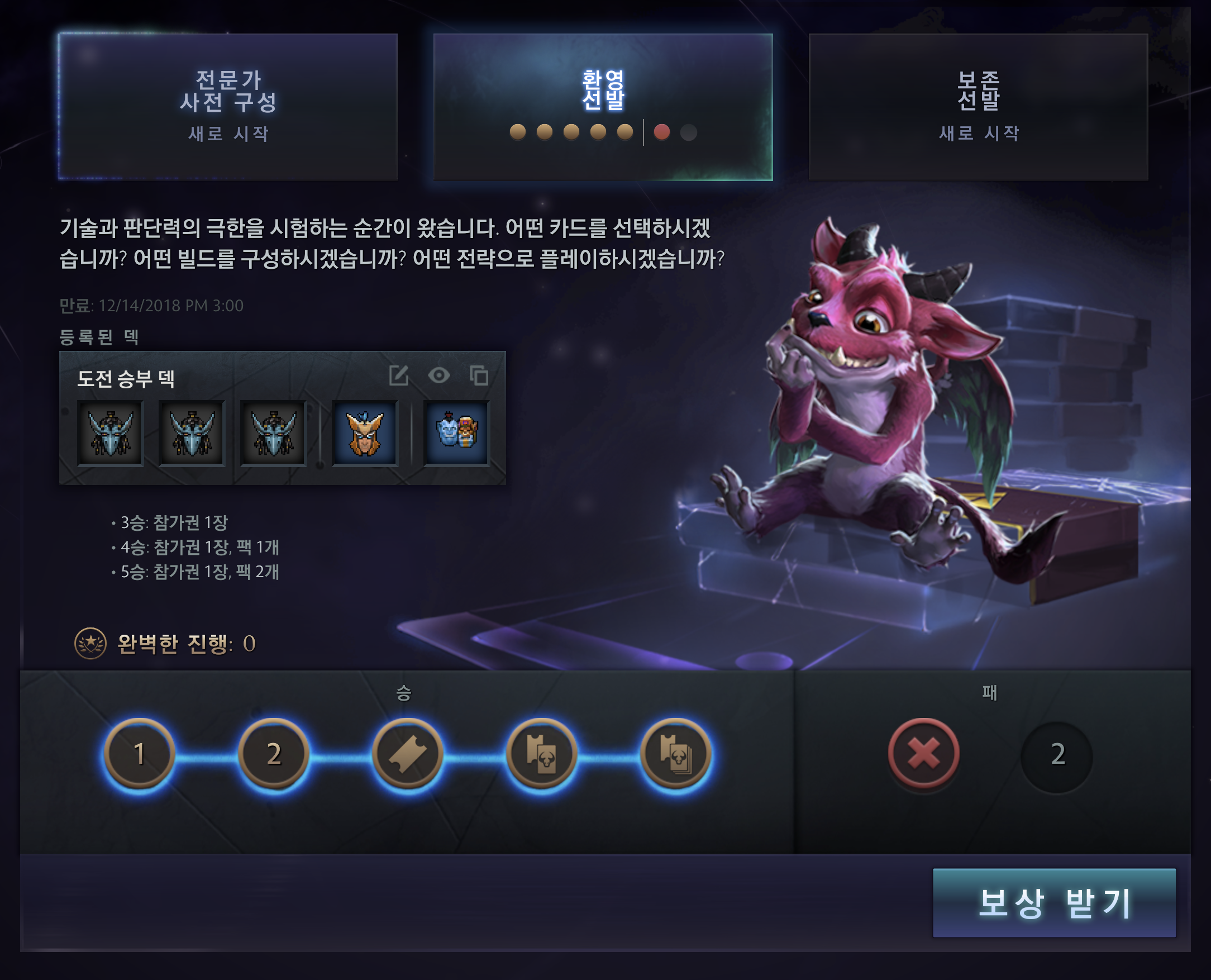The height and width of the screenshot is (980, 1211).
Task: Open the 보존 선발 mode tab
Action: pos(978,107)
